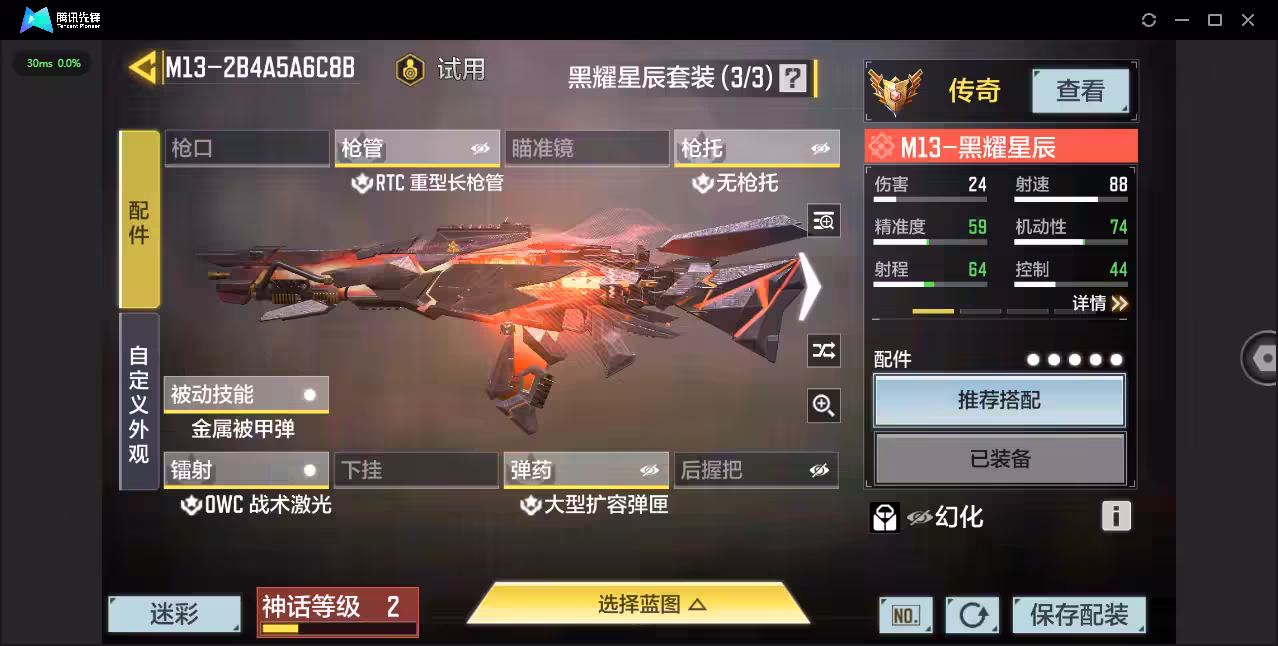View the 传奇 rank via 查看 button
1278x646 pixels.
click(x=1080, y=91)
